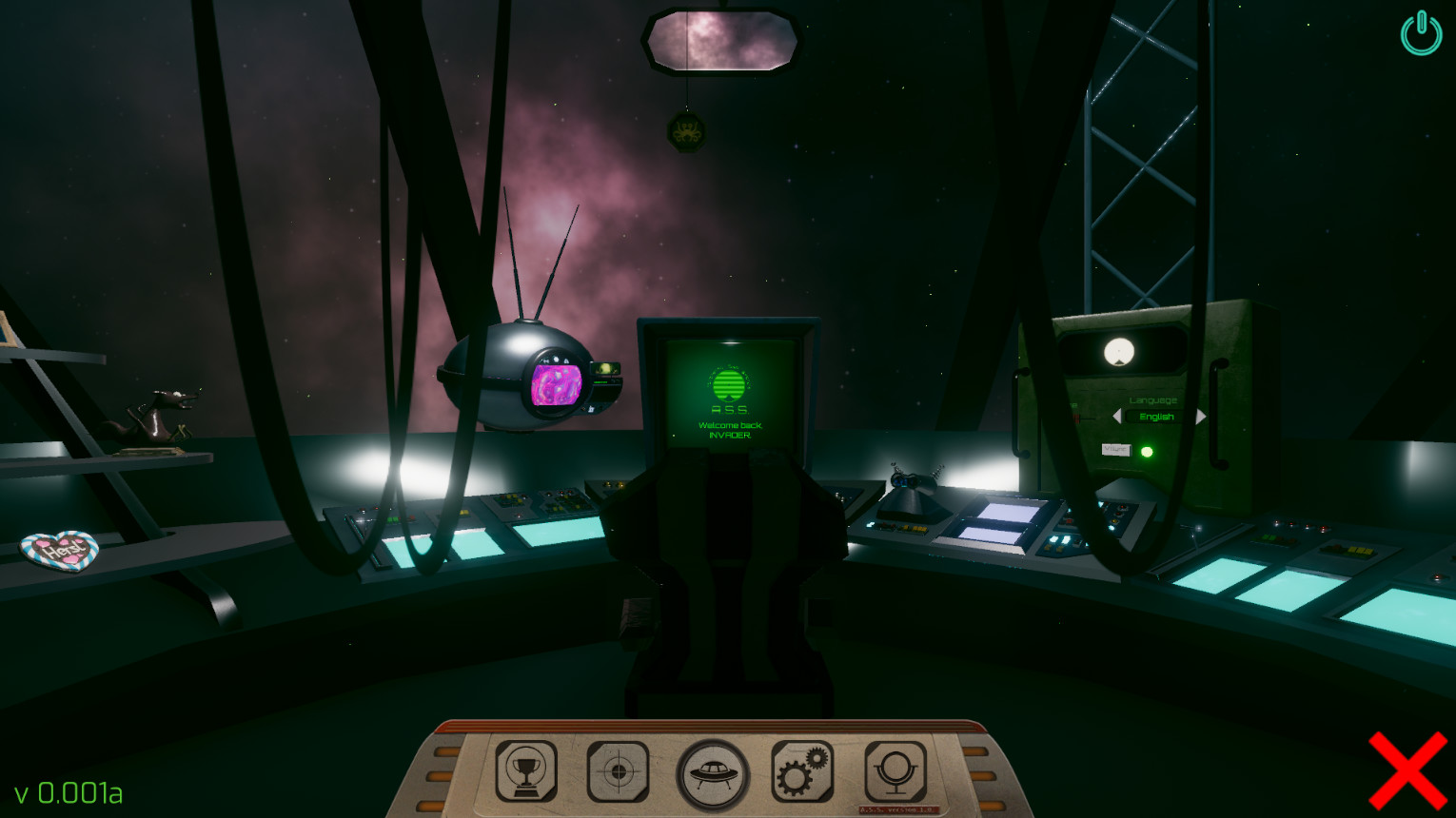Toggle the green Volume indicator light

coord(1148,450)
